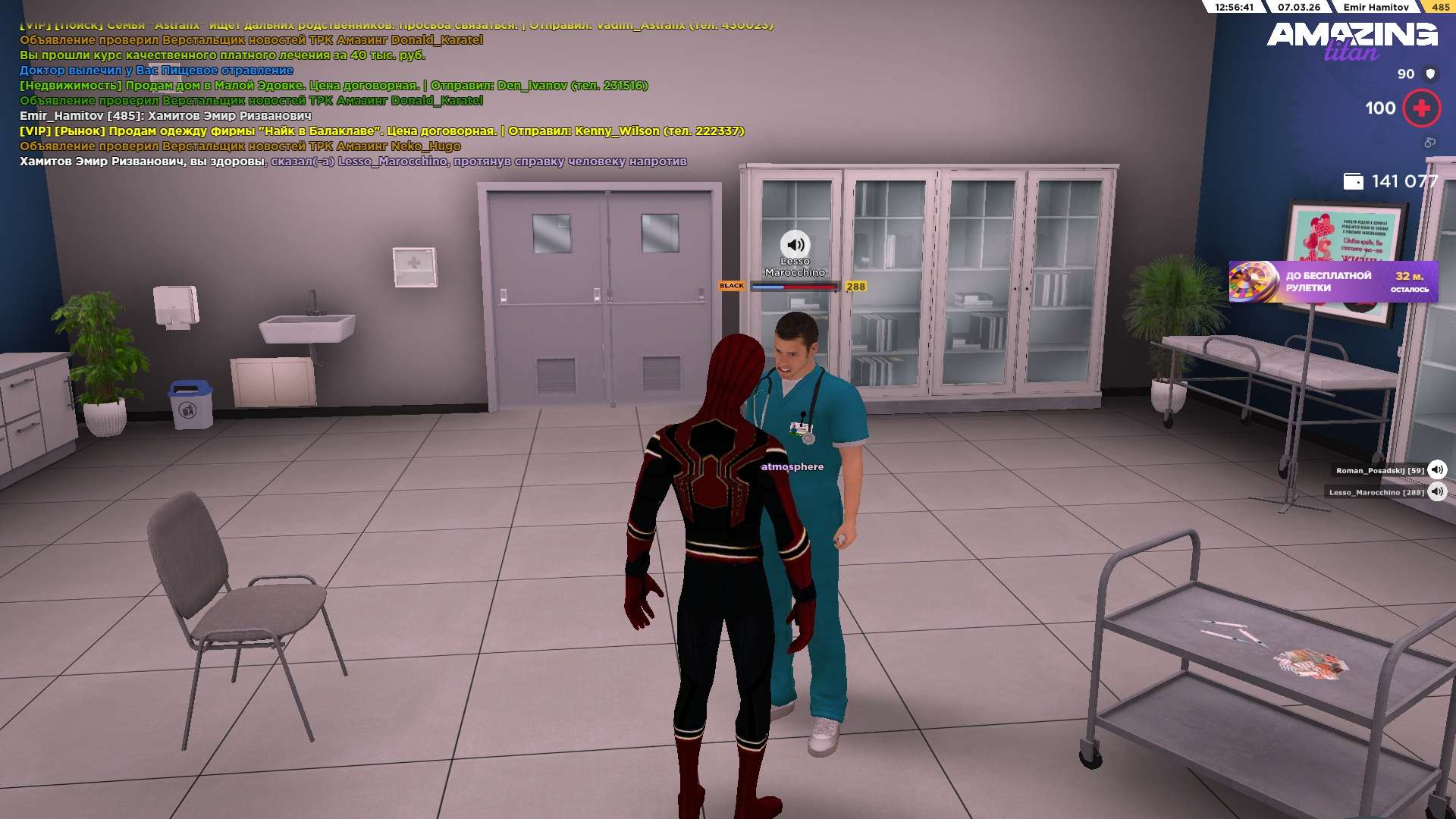Viewport: 1456px width, 819px height.
Task: Click the speaker icon above Lesso Marocchino
Action: pyautogui.click(x=795, y=245)
